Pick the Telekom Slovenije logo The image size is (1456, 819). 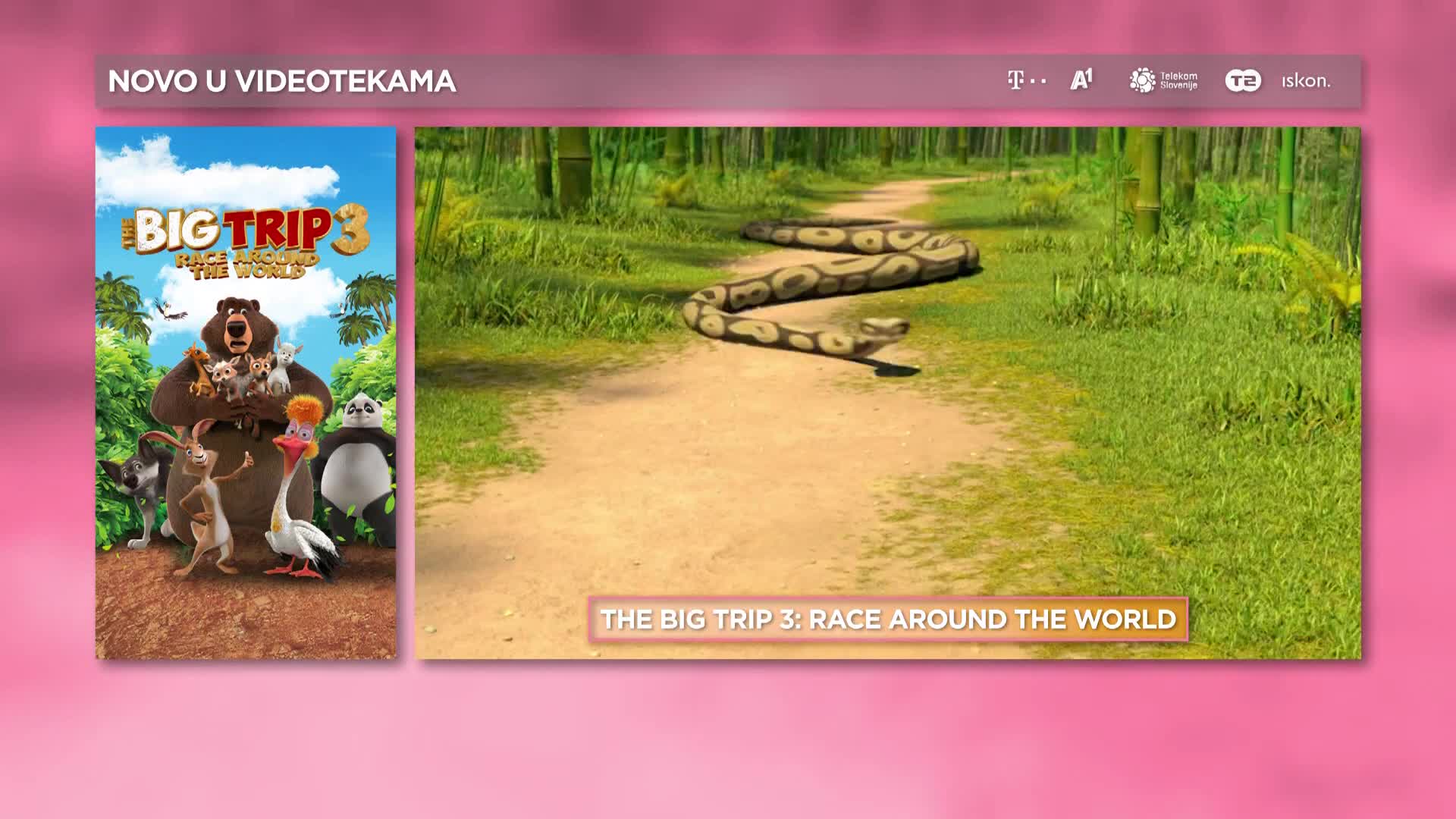tap(1163, 80)
